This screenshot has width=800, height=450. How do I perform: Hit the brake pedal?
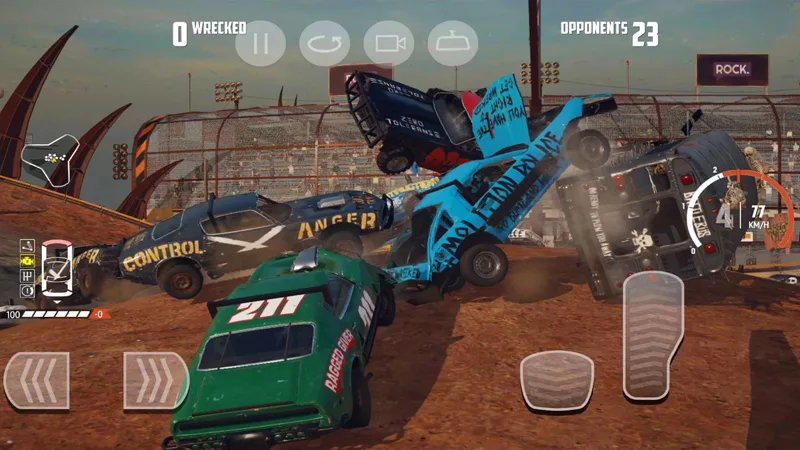557,381
